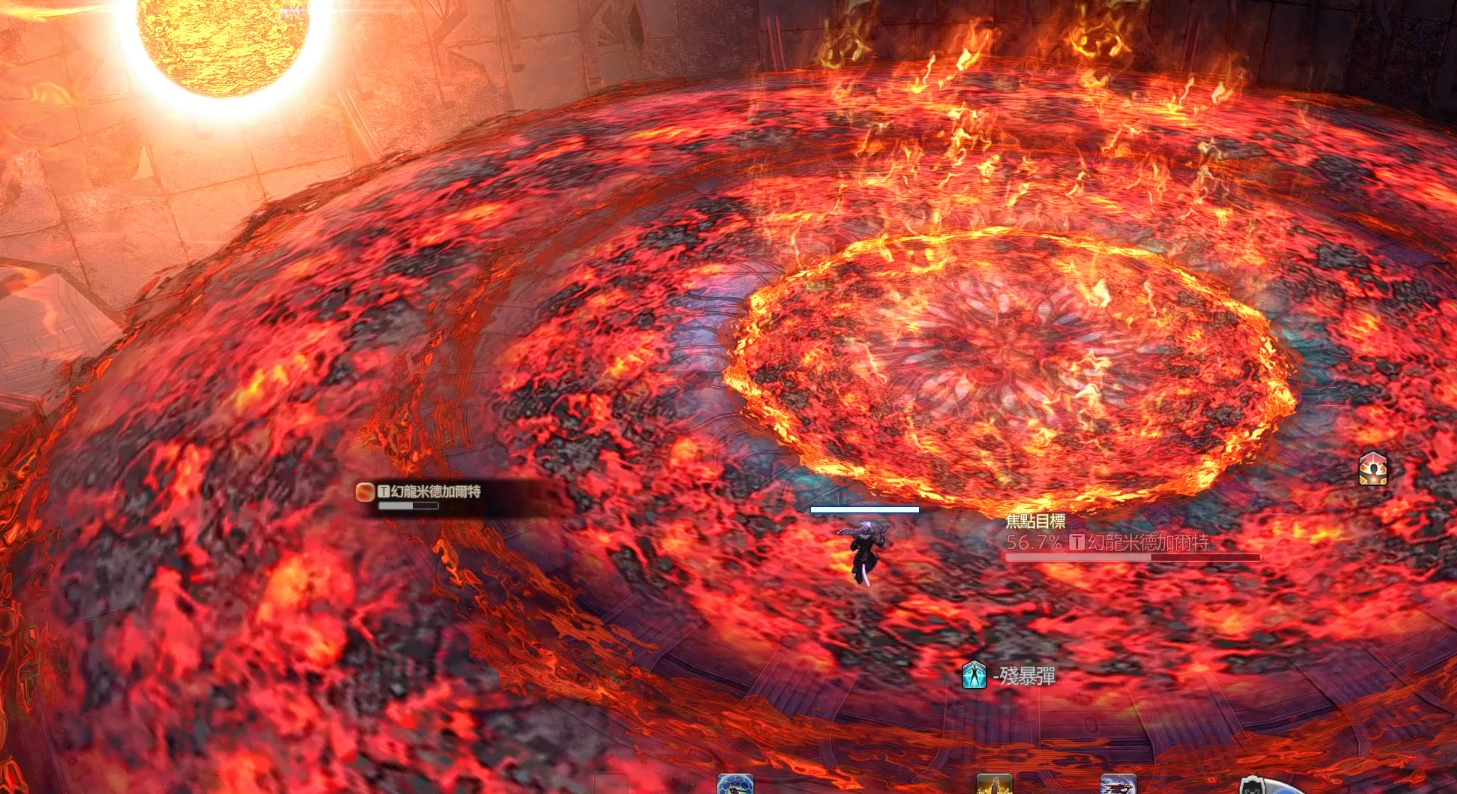Activate the blue orb hotbar skill
Image resolution: width=1457 pixels, height=794 pixels.
coord(735,785)
